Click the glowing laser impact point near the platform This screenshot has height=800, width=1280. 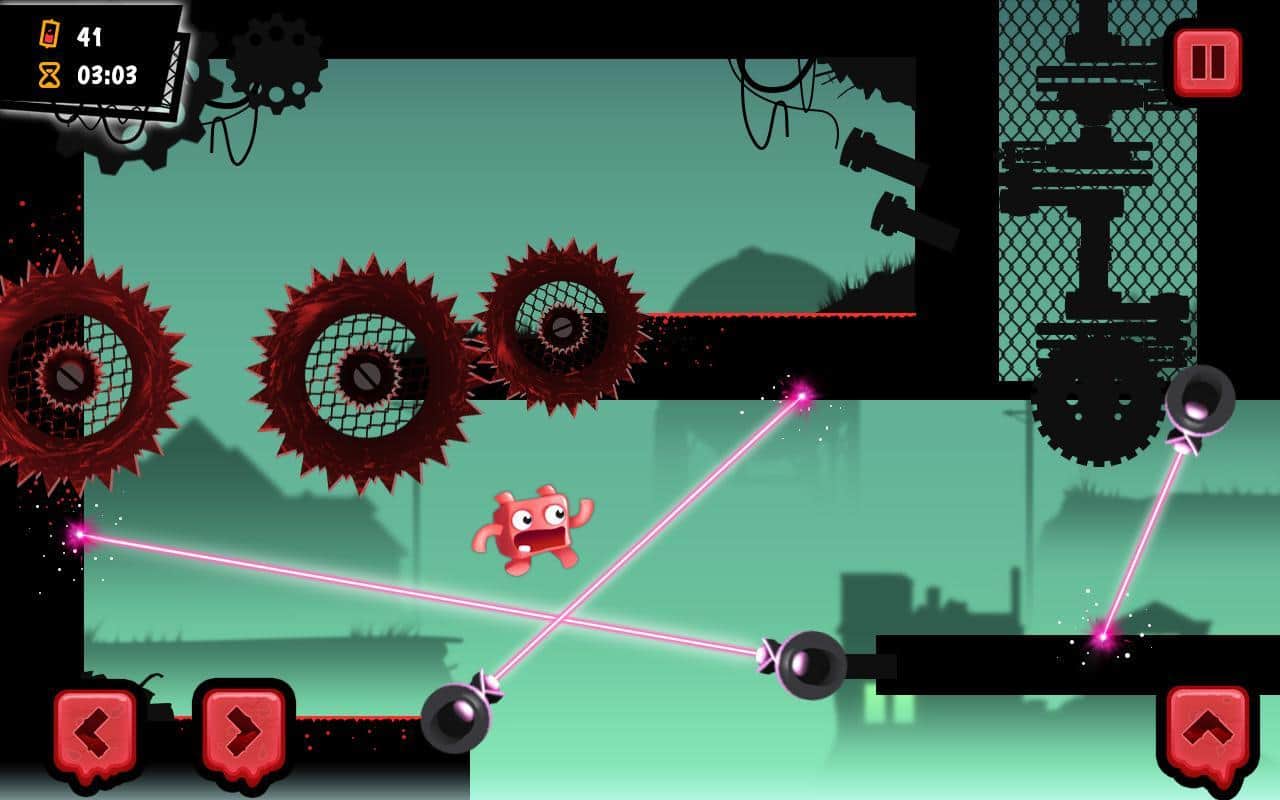(800, 395)
